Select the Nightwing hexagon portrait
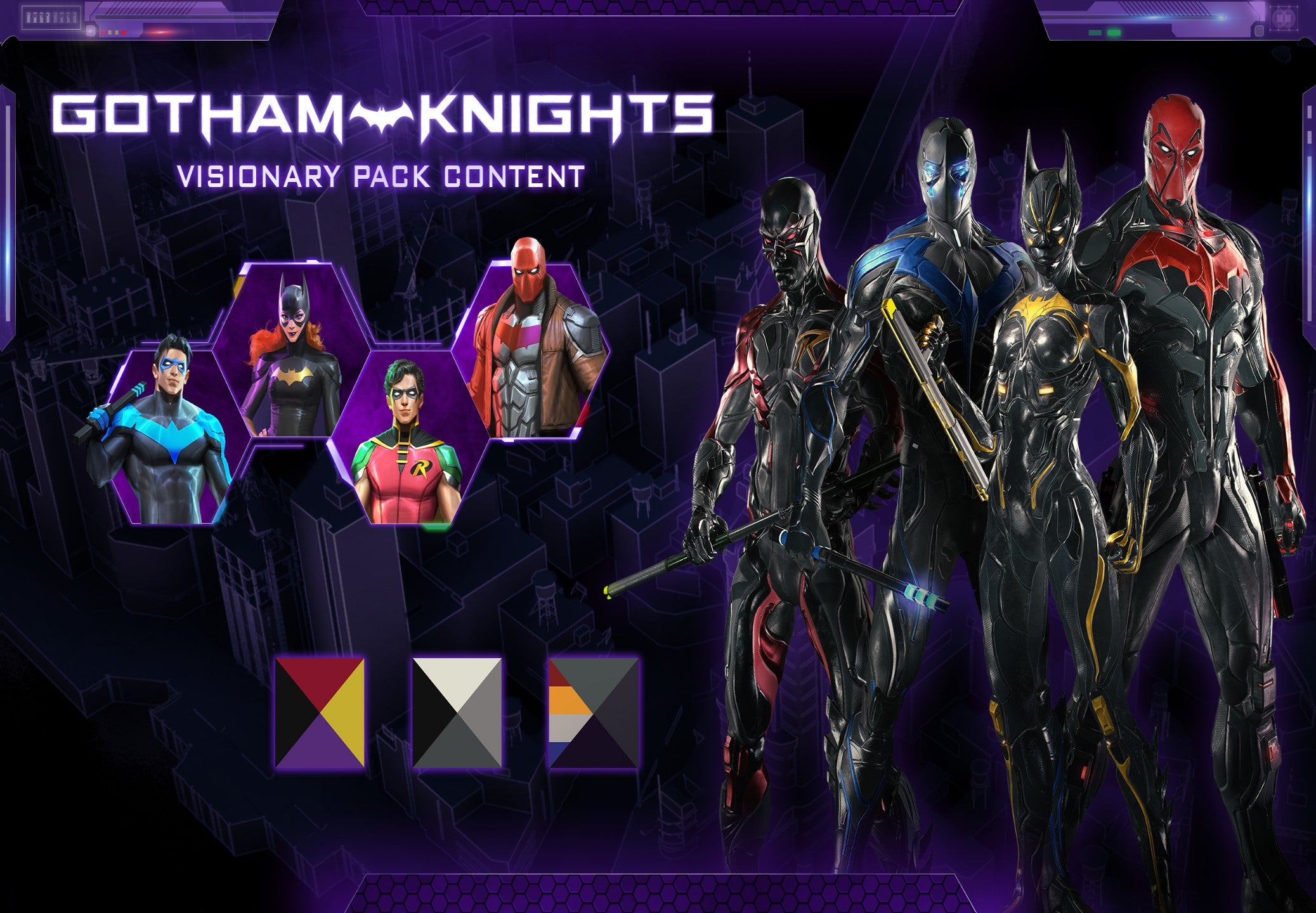This screenshot has height=913, width=1316. (x=168, y=437)
